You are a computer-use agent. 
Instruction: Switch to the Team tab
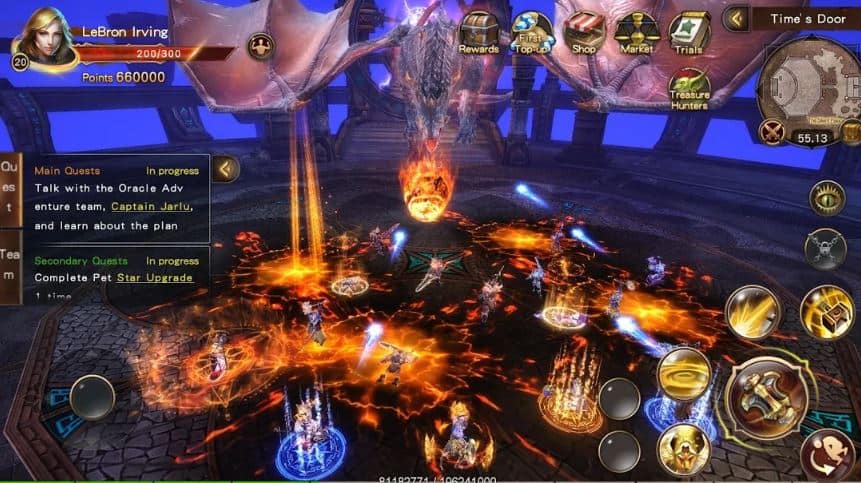[x=9, y=265]
